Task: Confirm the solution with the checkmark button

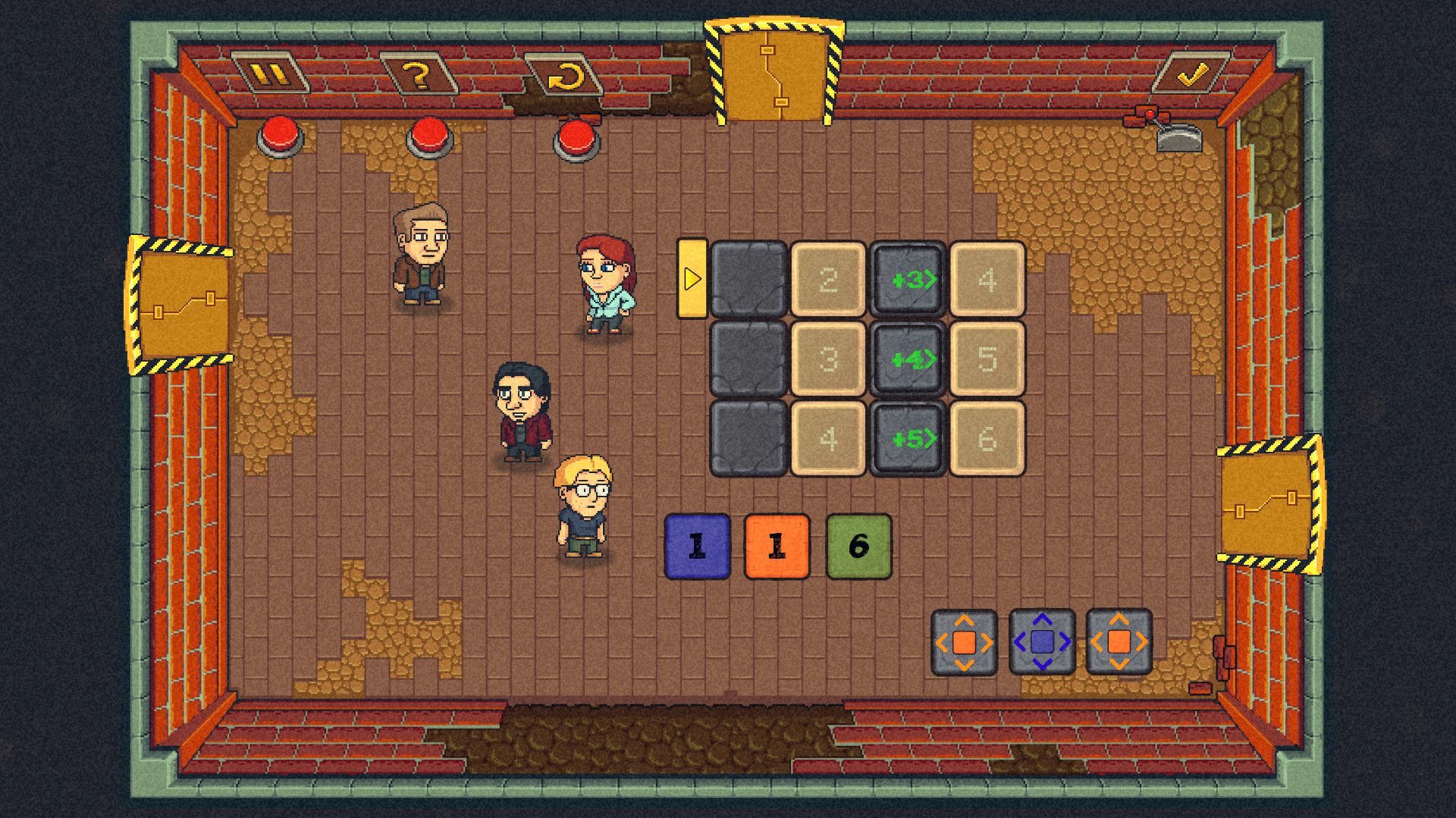Action: coord(1191,74)
